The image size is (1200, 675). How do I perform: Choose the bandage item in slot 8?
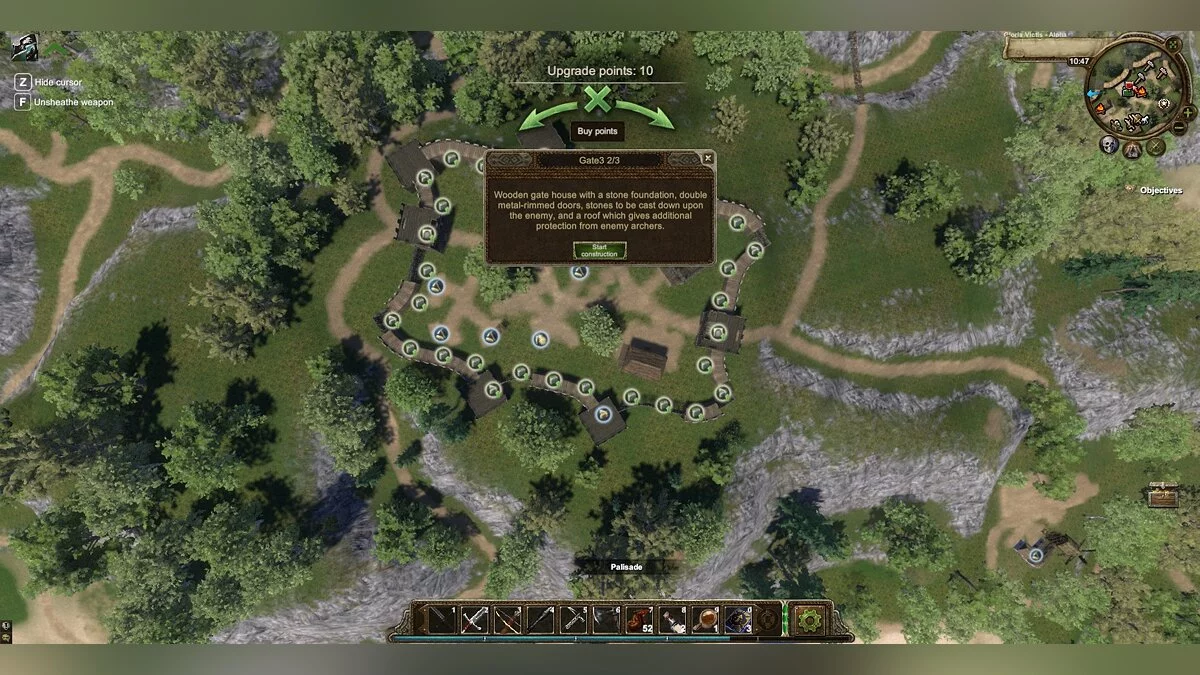[673, 620]
